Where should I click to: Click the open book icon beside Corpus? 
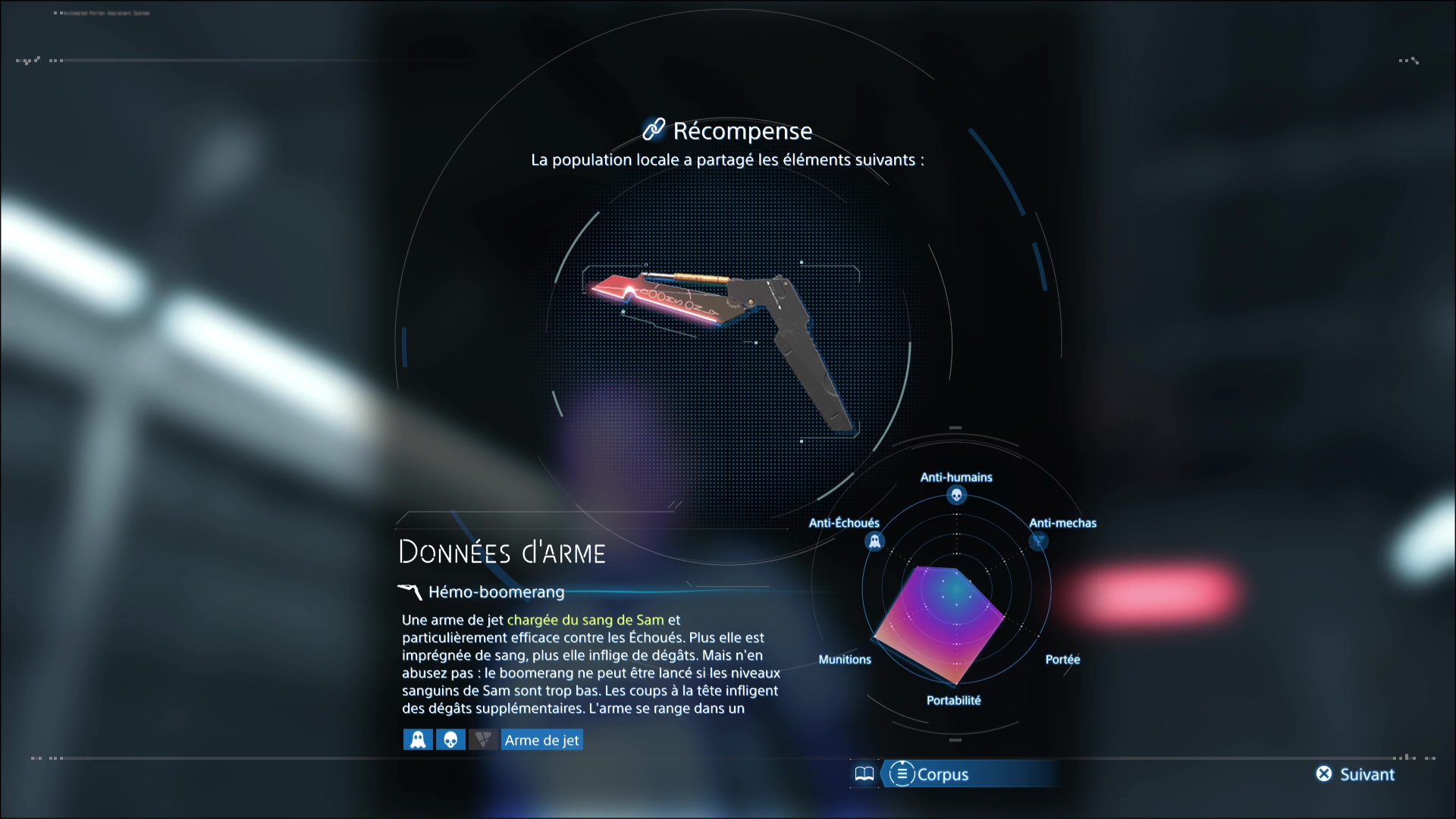(864, 774)
